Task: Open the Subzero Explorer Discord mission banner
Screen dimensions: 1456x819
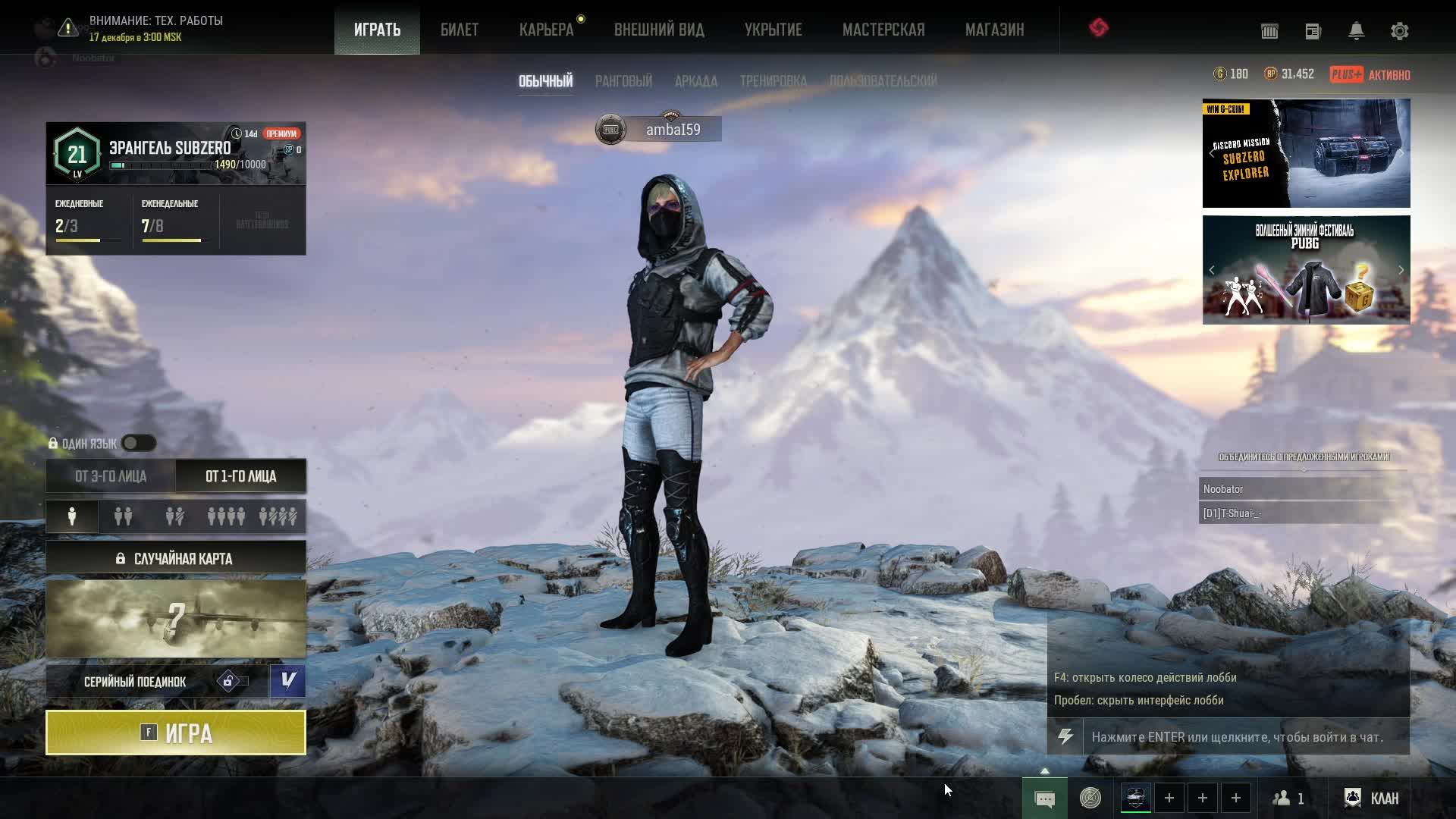Action: point(1306,153)
